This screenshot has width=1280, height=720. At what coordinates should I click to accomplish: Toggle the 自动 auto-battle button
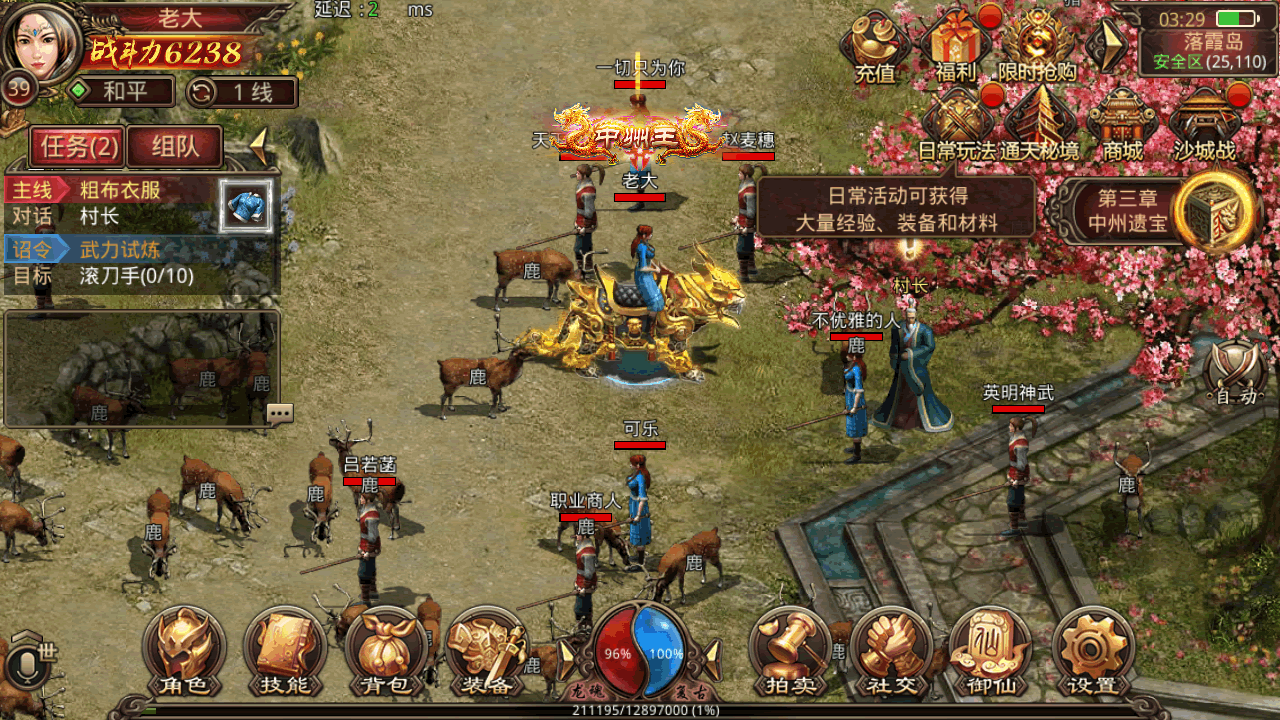click(x=1235, y=375)
